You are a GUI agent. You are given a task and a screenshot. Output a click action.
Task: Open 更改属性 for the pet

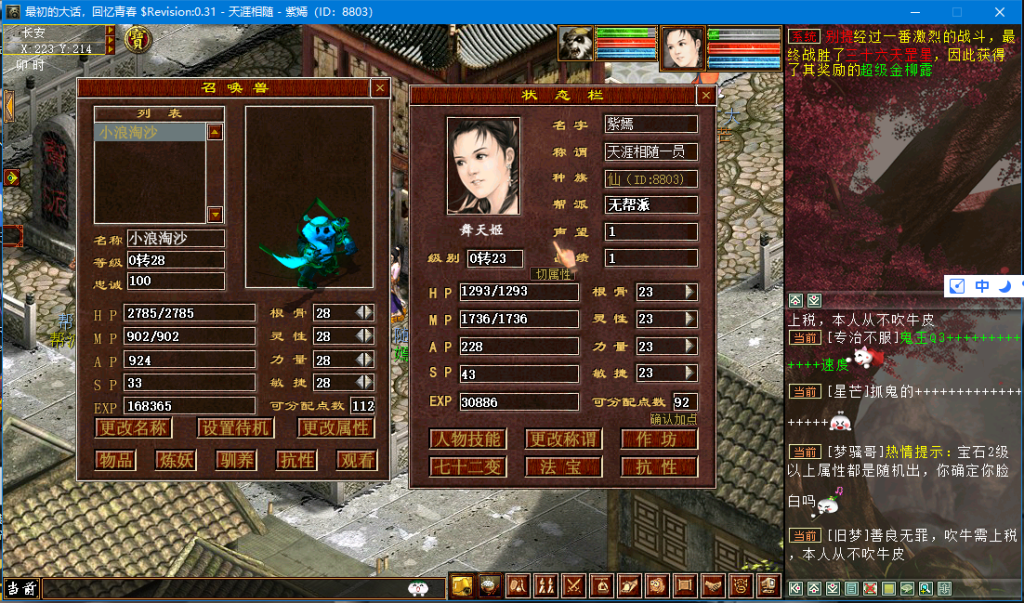tap(336, 428)
